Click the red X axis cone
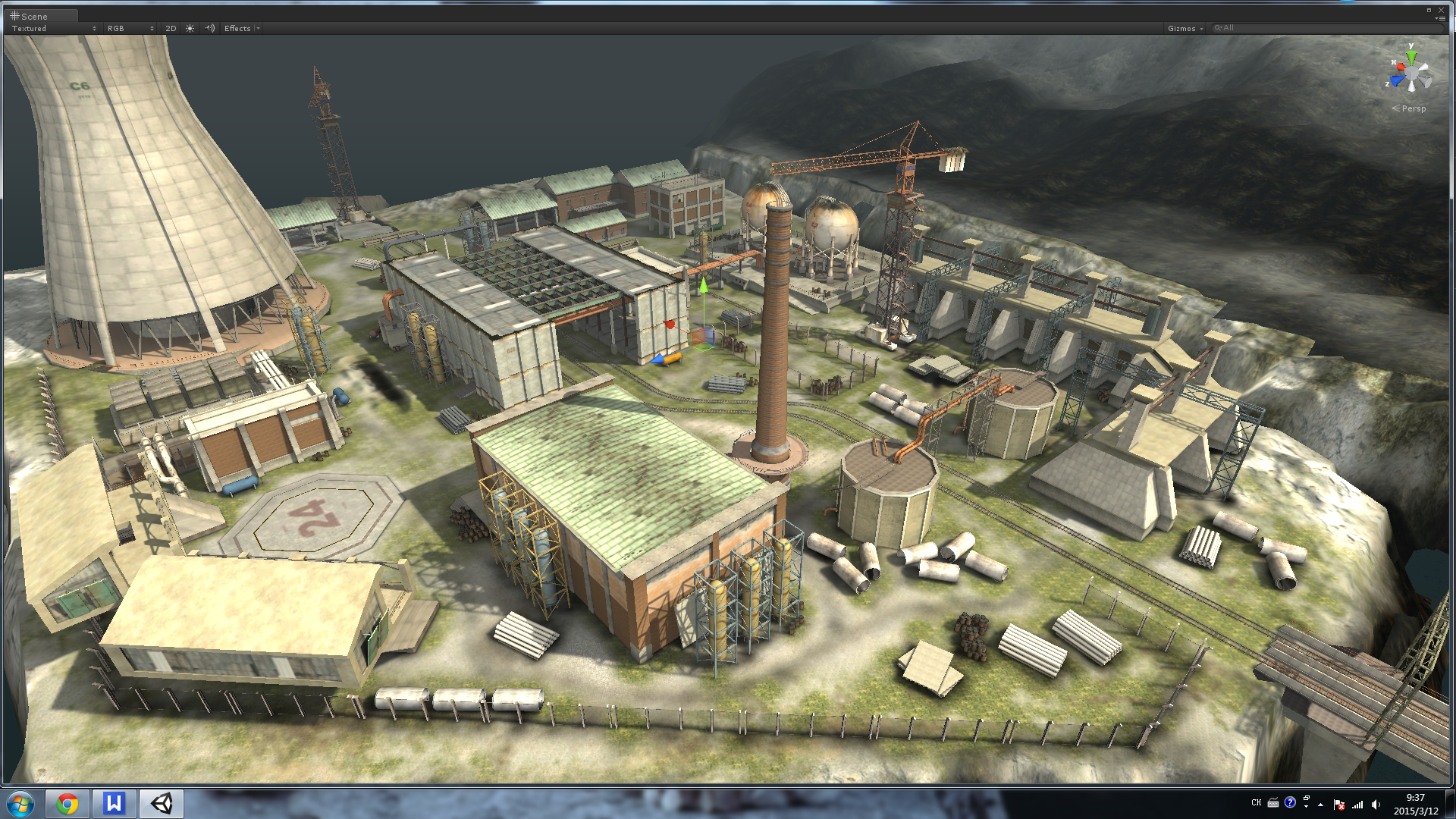Viewport: 1456px width, 819px height. [1399, 68]
